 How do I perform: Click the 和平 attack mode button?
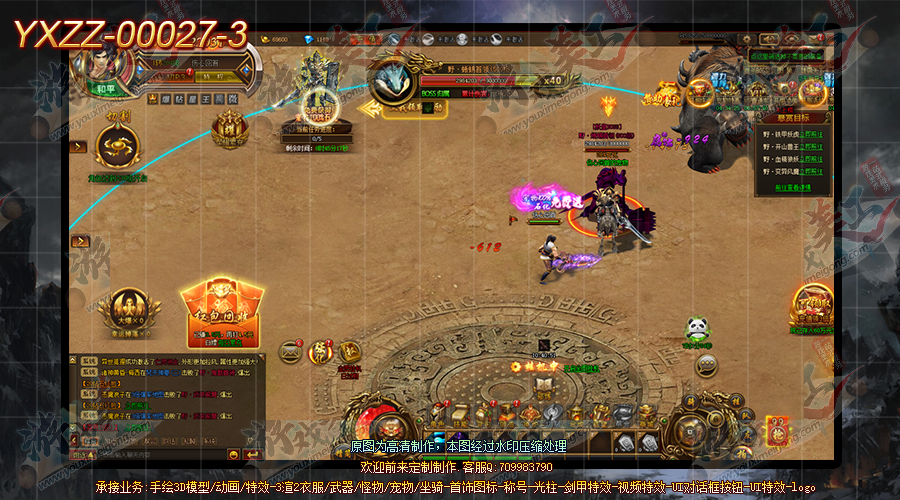(107, 87)
